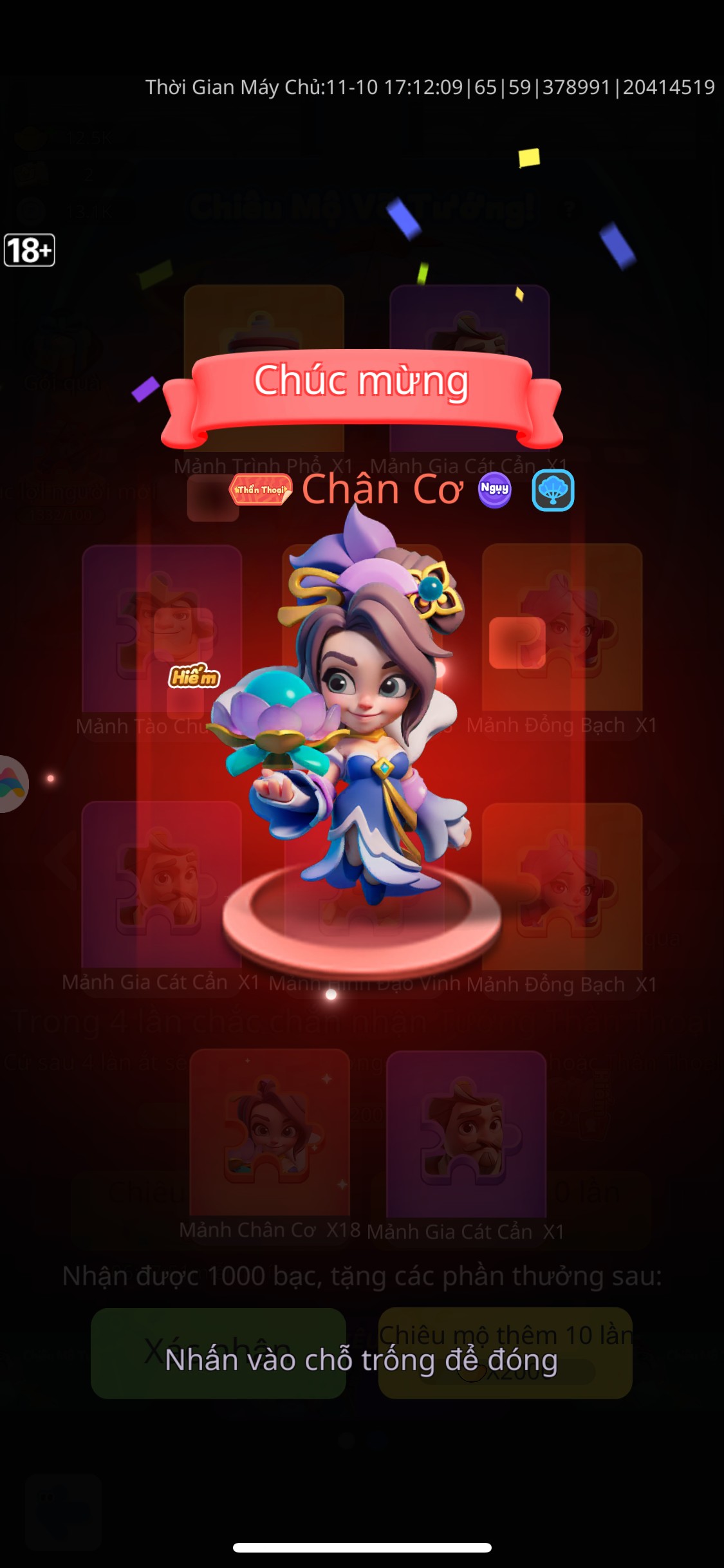
Task: Tap the purple Ngụy faction badge
Action: coord(494,490)
